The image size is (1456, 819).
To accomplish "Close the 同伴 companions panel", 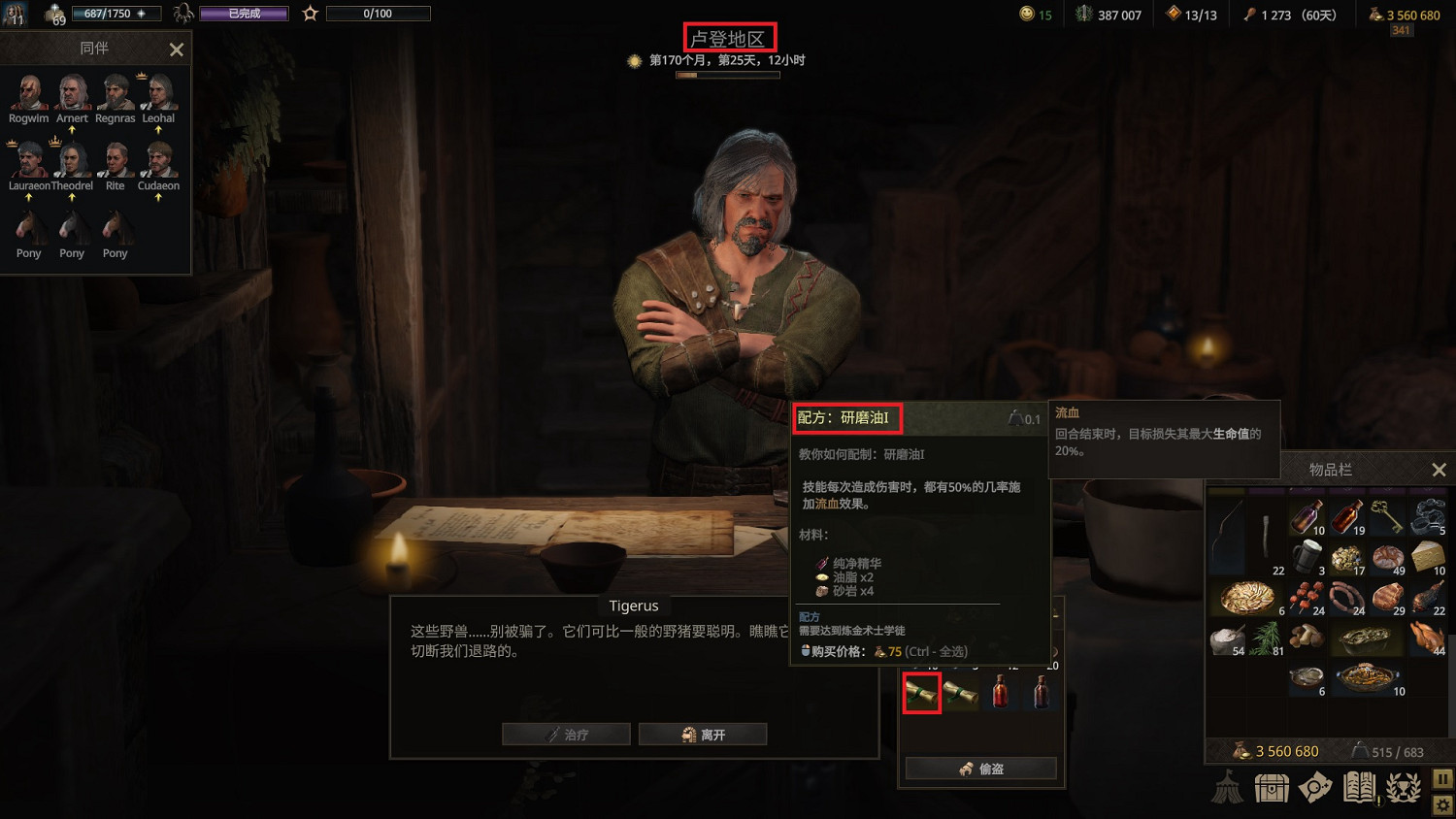I will 176,49.
